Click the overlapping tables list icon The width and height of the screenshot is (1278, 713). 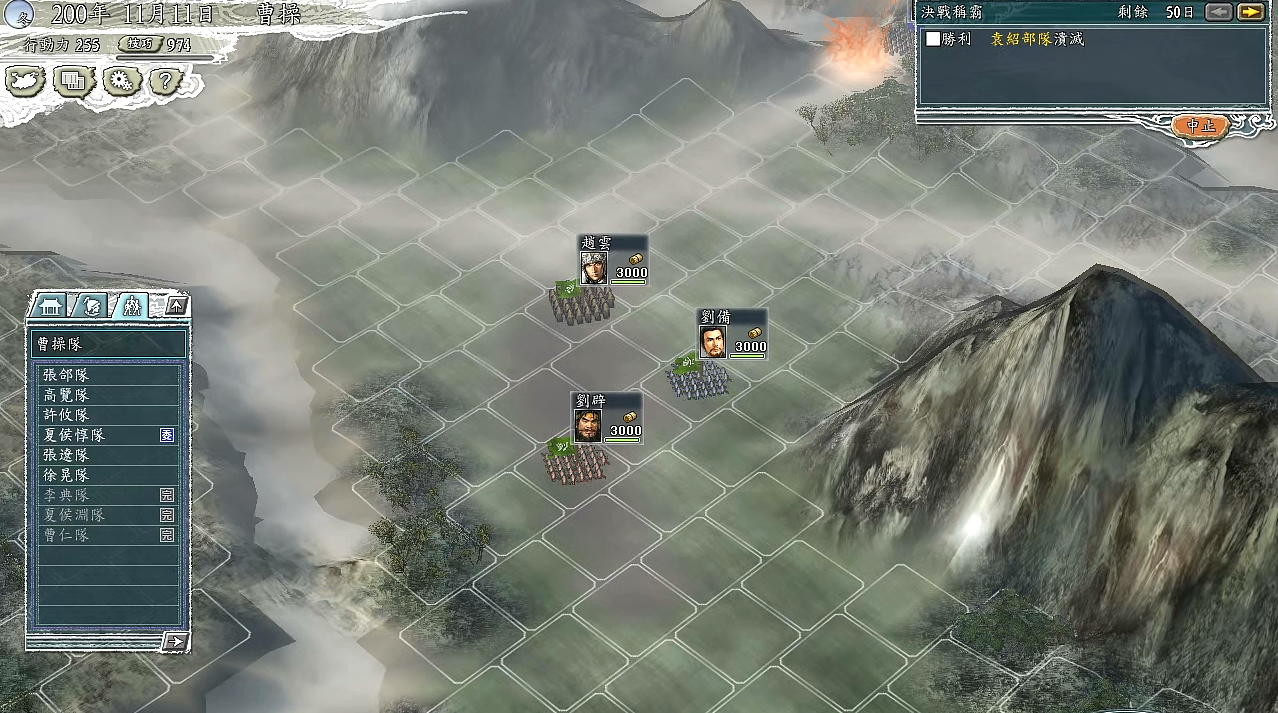pyautogui.click(x=73, y=81)
